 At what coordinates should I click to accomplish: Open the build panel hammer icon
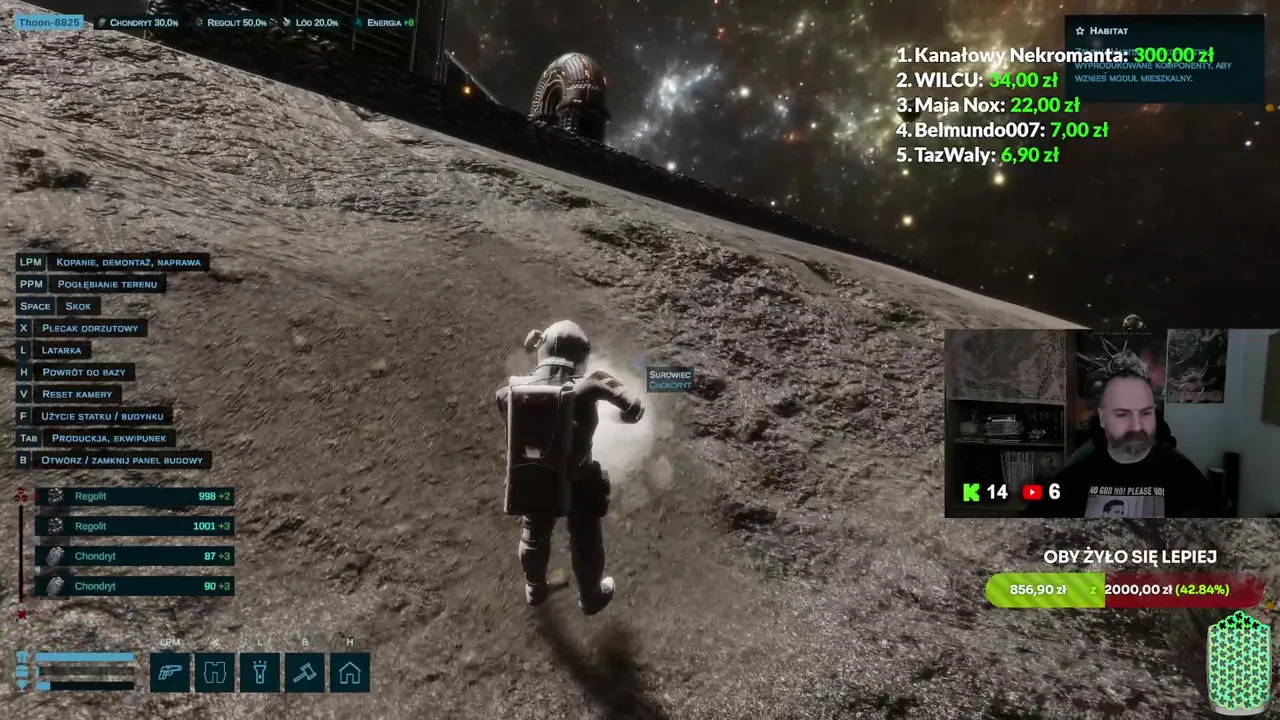pyautogui.click(x=305, y=672)
